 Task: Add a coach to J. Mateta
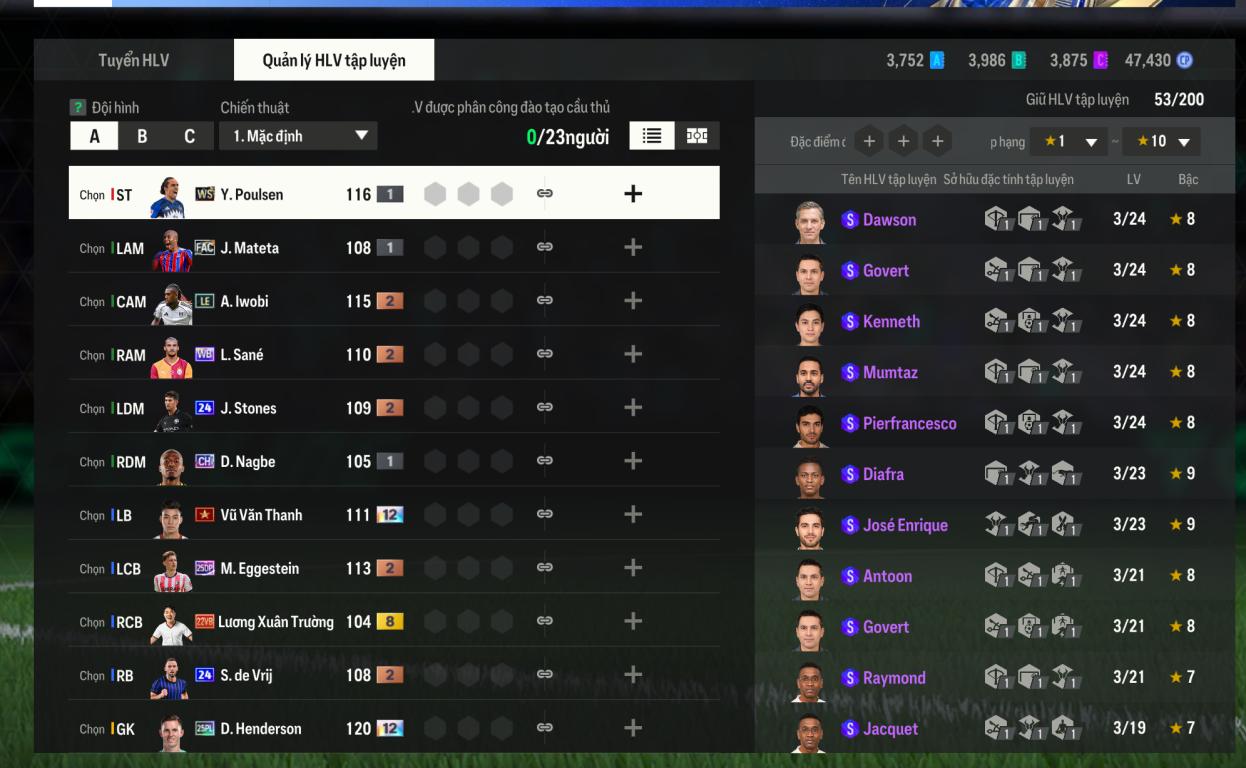tap(632, 247)
